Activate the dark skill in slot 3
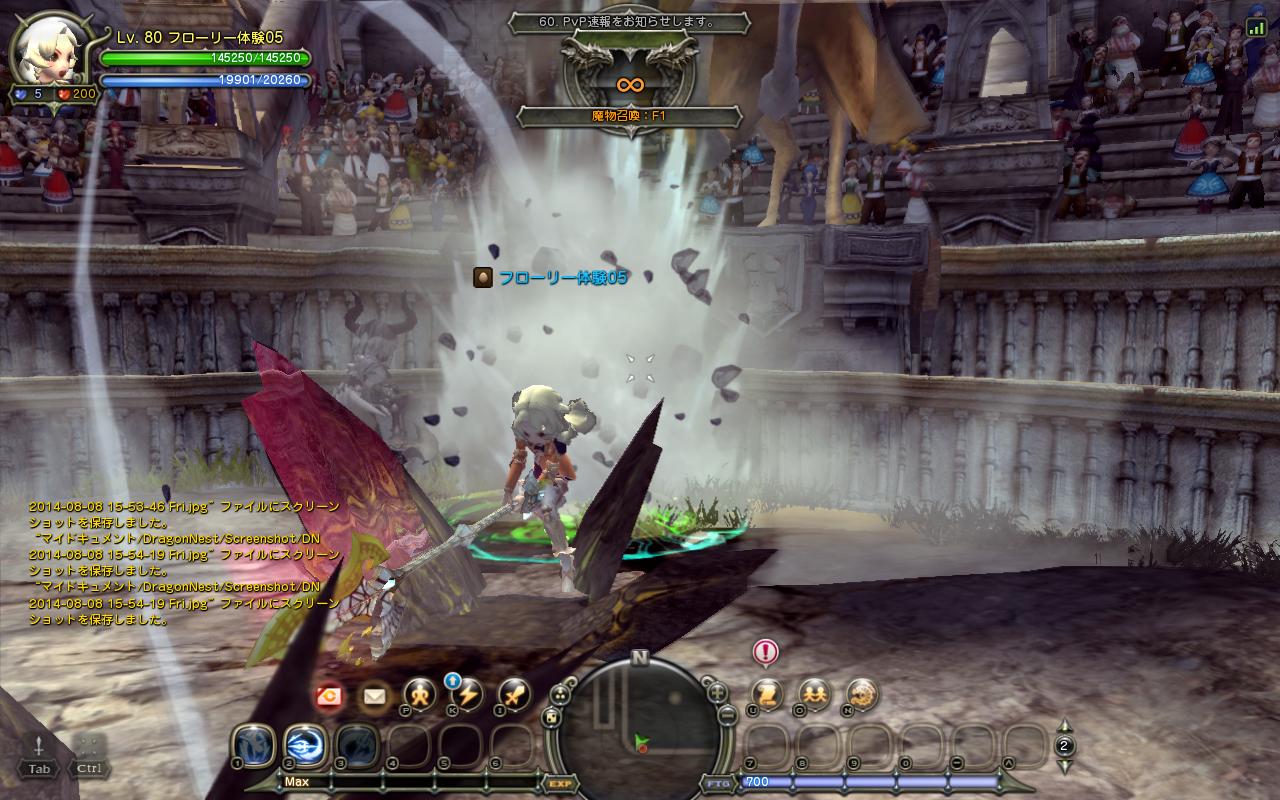1280x800 pixels. pos(356,745)
